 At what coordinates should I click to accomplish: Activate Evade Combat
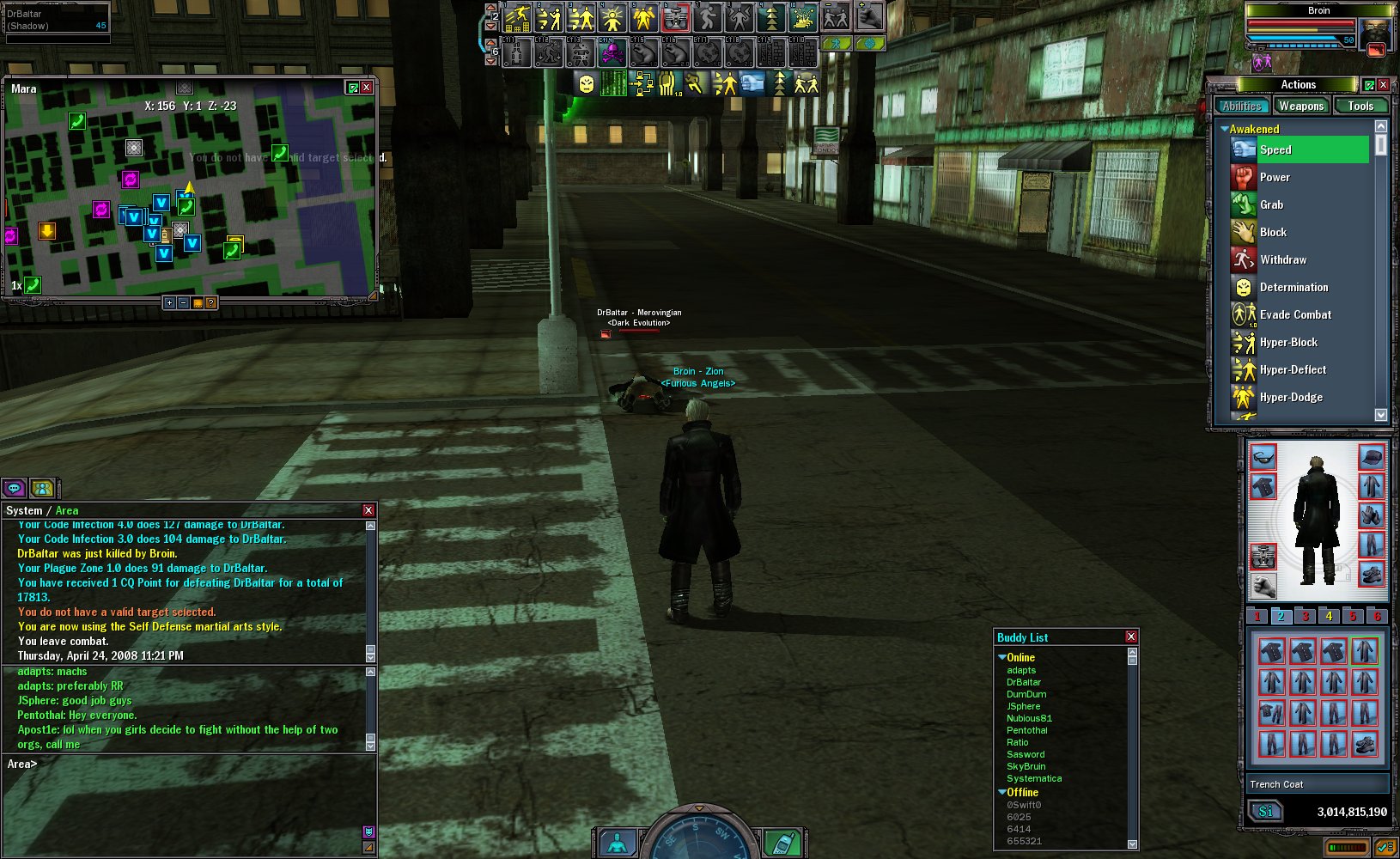[1295, 314]
